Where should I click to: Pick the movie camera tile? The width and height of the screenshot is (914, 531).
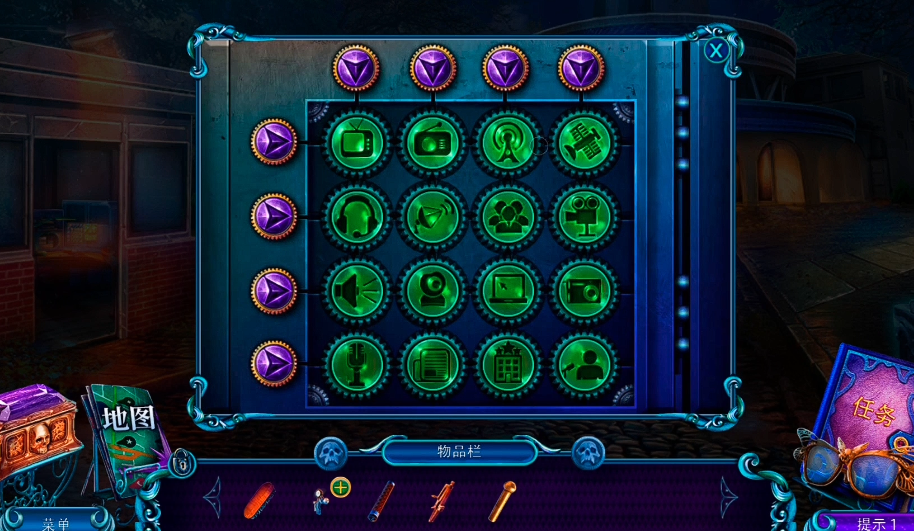pos(582,216)
